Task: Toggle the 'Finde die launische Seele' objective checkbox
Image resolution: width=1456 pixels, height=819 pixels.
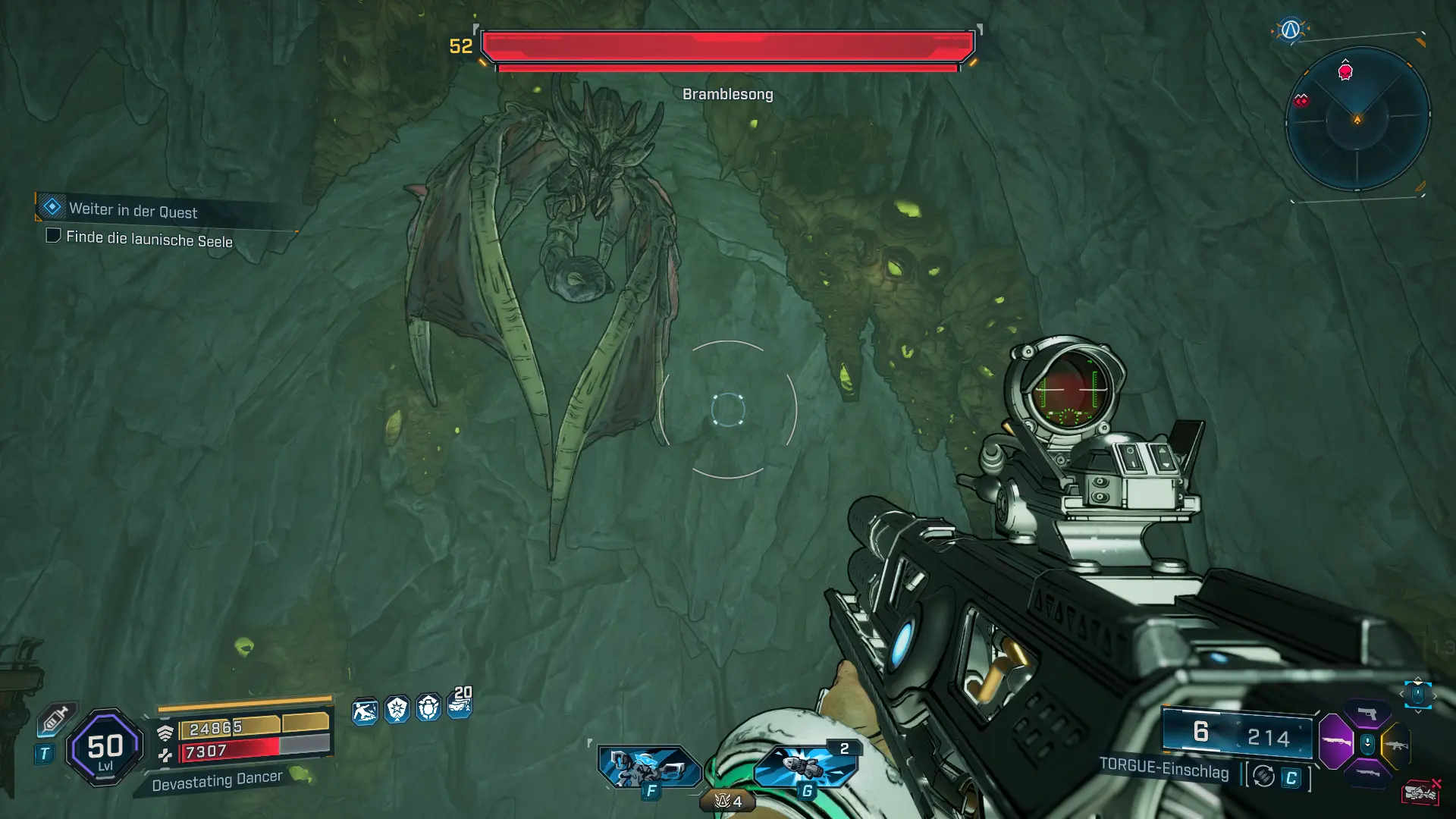Action: pyautogui.click(x=53, y=236)
